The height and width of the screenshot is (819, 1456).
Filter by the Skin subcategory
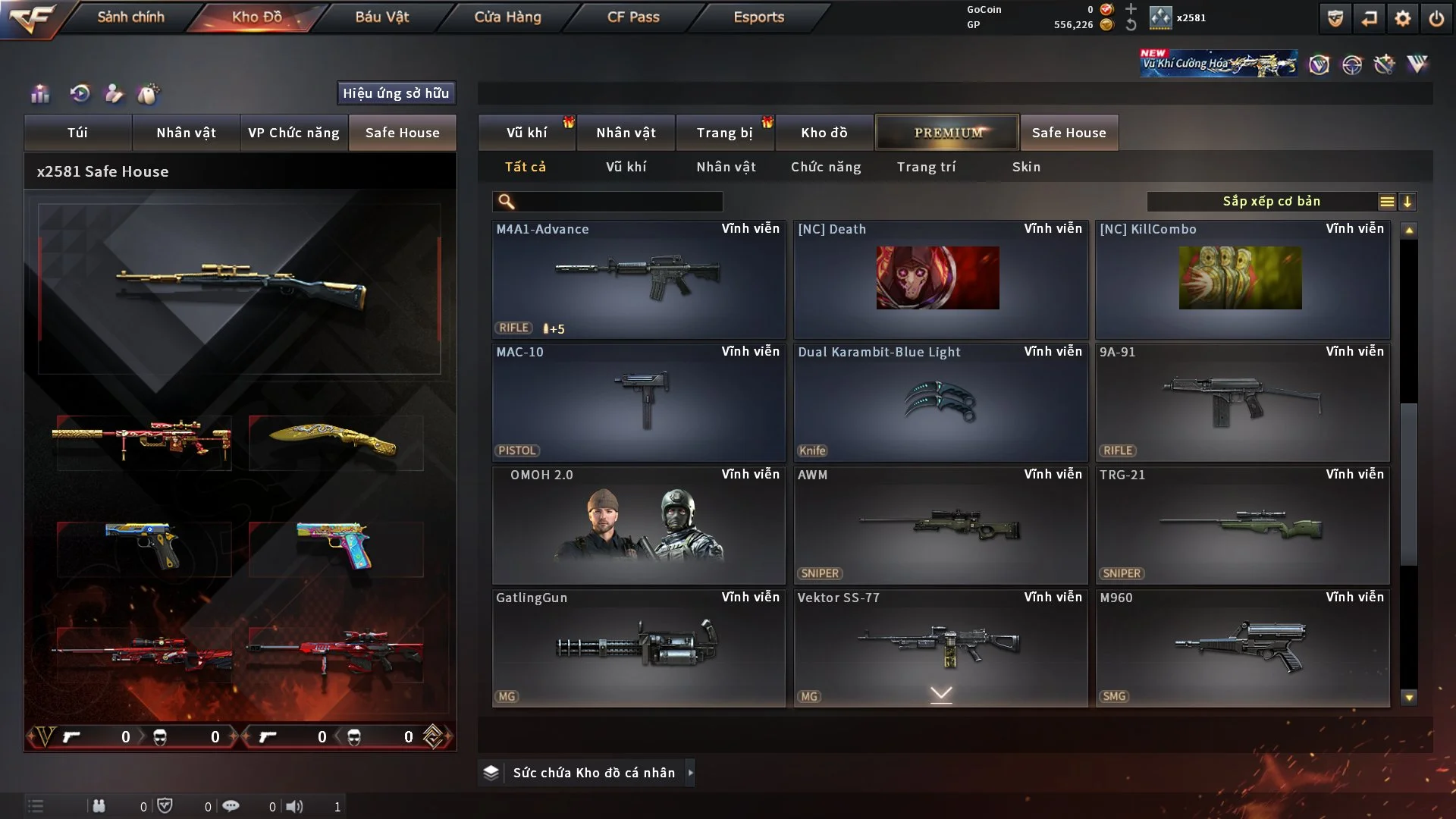(1026, 167)
